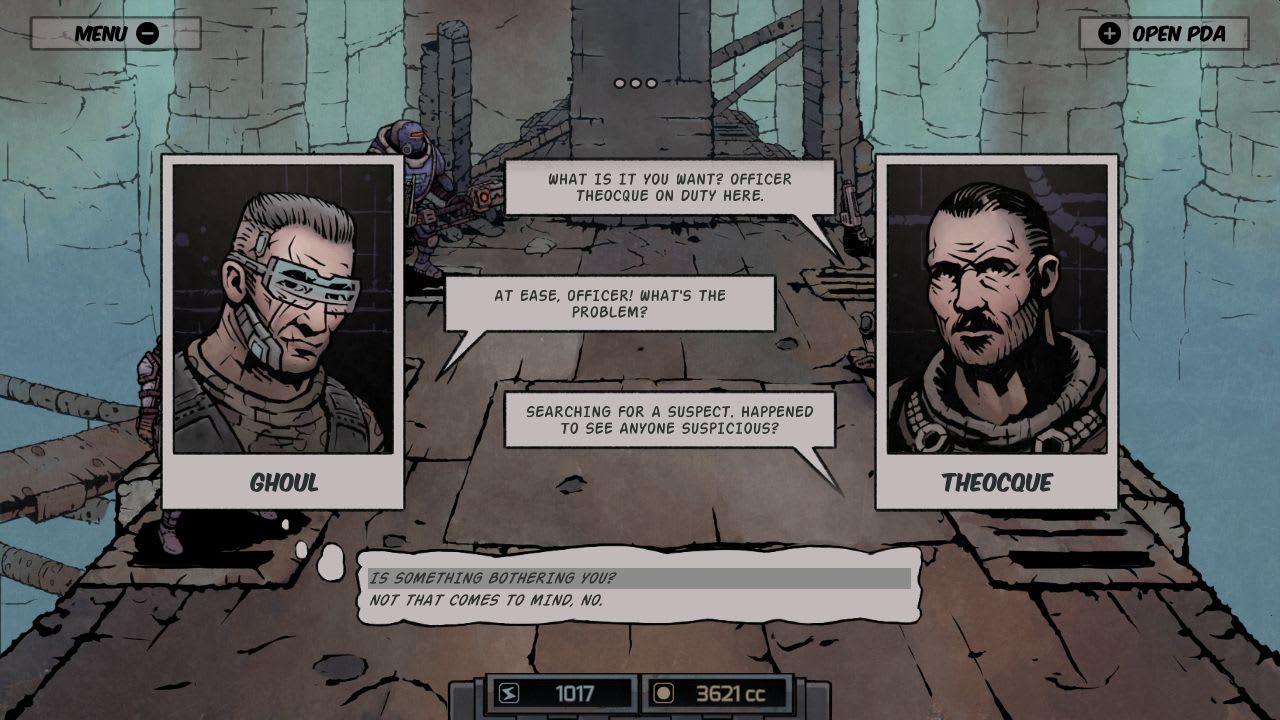Click the THEOCQUE name label
This screenshot has width=1280, height=720.
tap(998, 483)
